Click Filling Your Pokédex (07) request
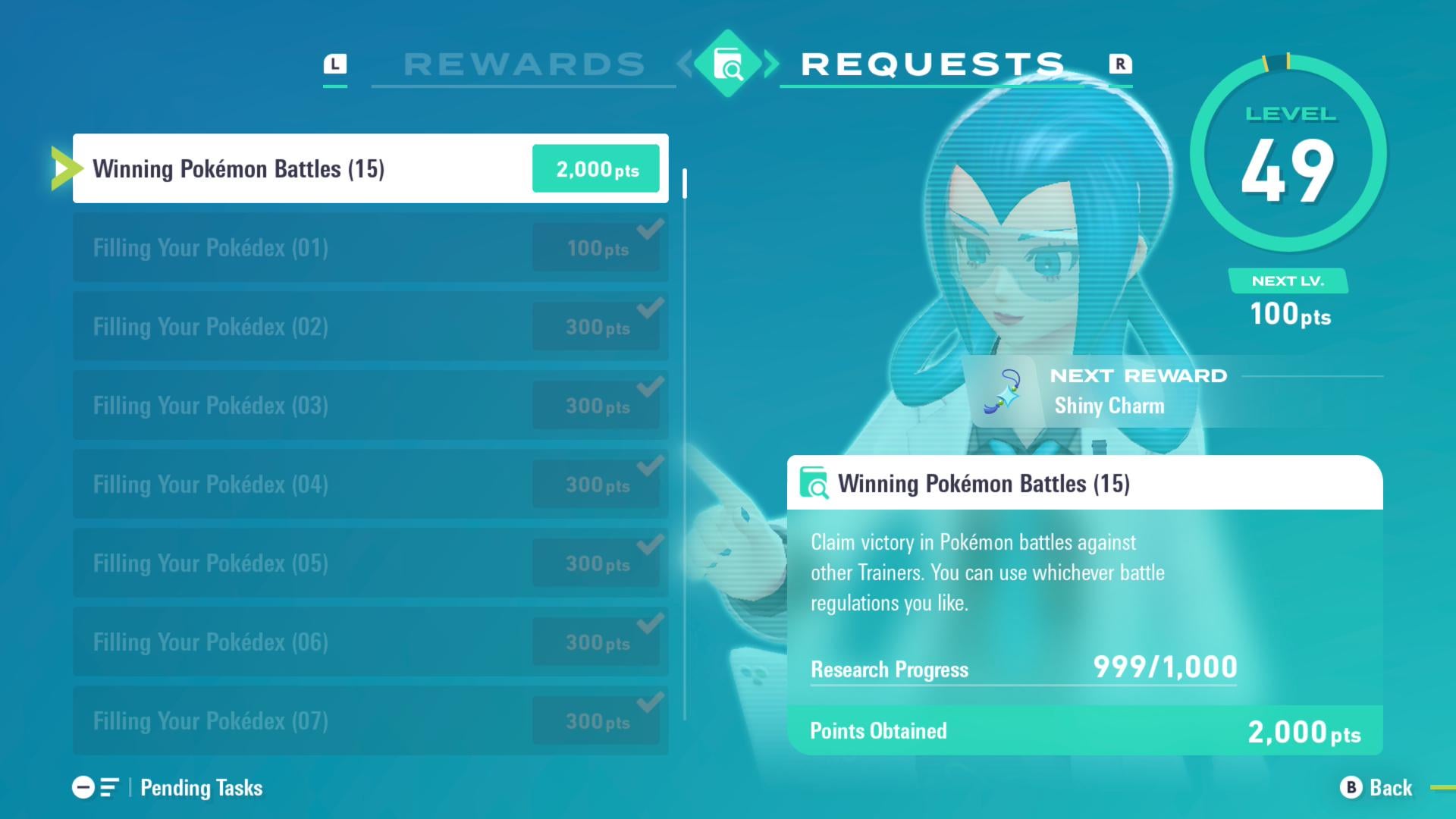 pyautogui.click(x=370, y=720)
